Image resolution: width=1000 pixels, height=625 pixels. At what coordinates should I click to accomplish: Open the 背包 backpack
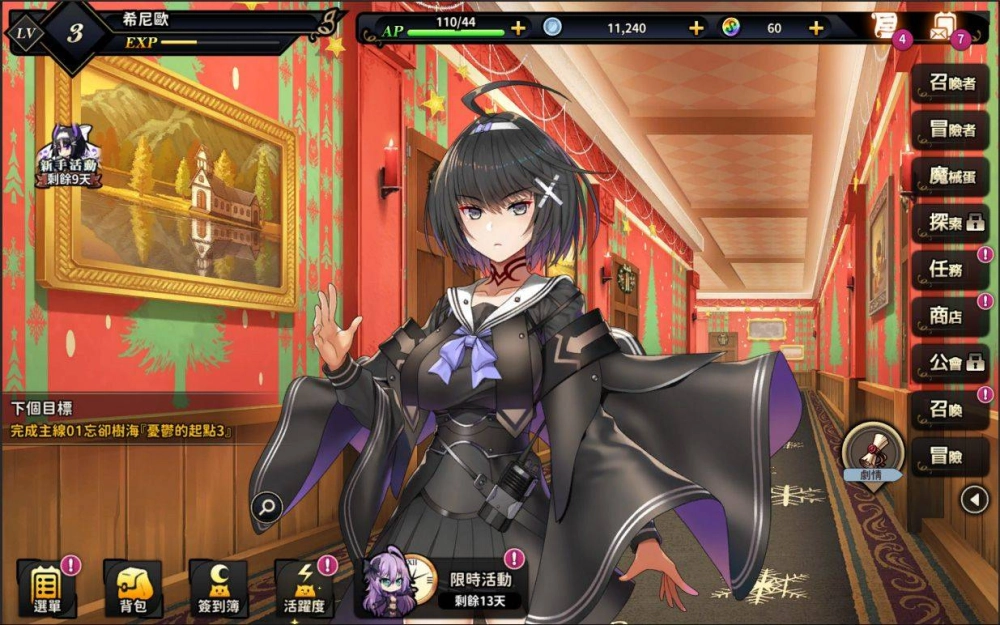[133, 587]
